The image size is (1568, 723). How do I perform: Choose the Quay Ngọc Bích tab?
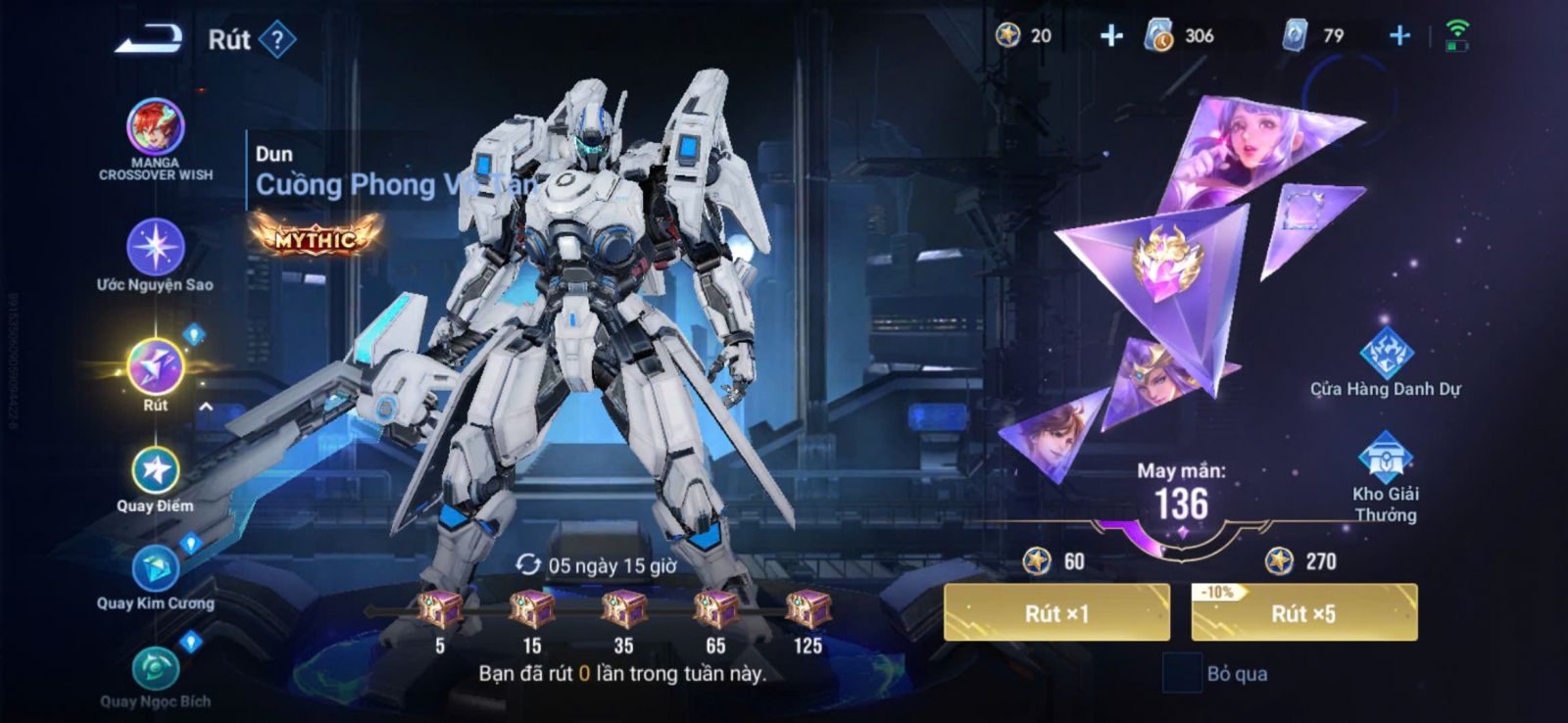155,669
